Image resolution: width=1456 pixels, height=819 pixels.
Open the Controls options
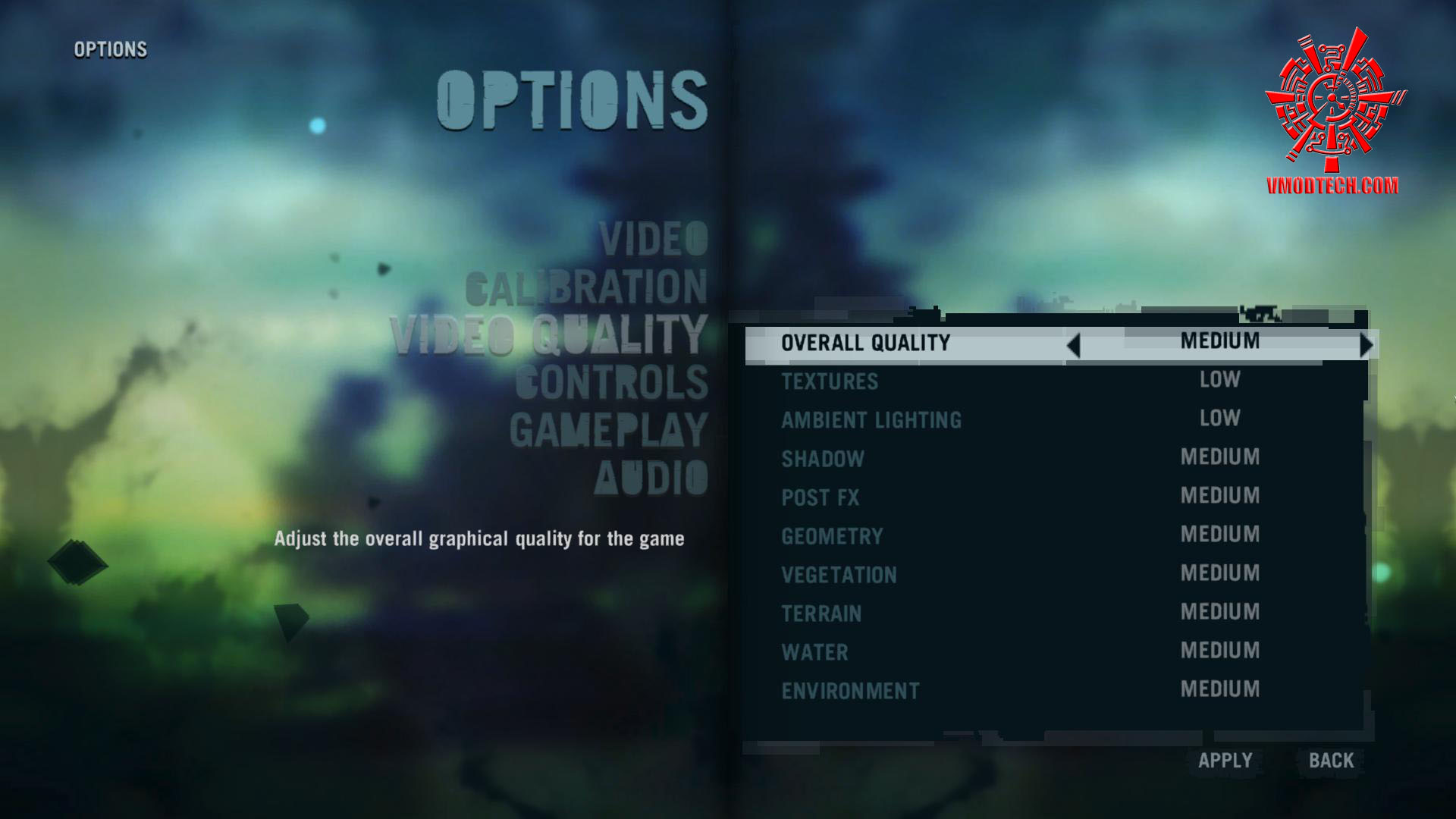click(611, 382)
